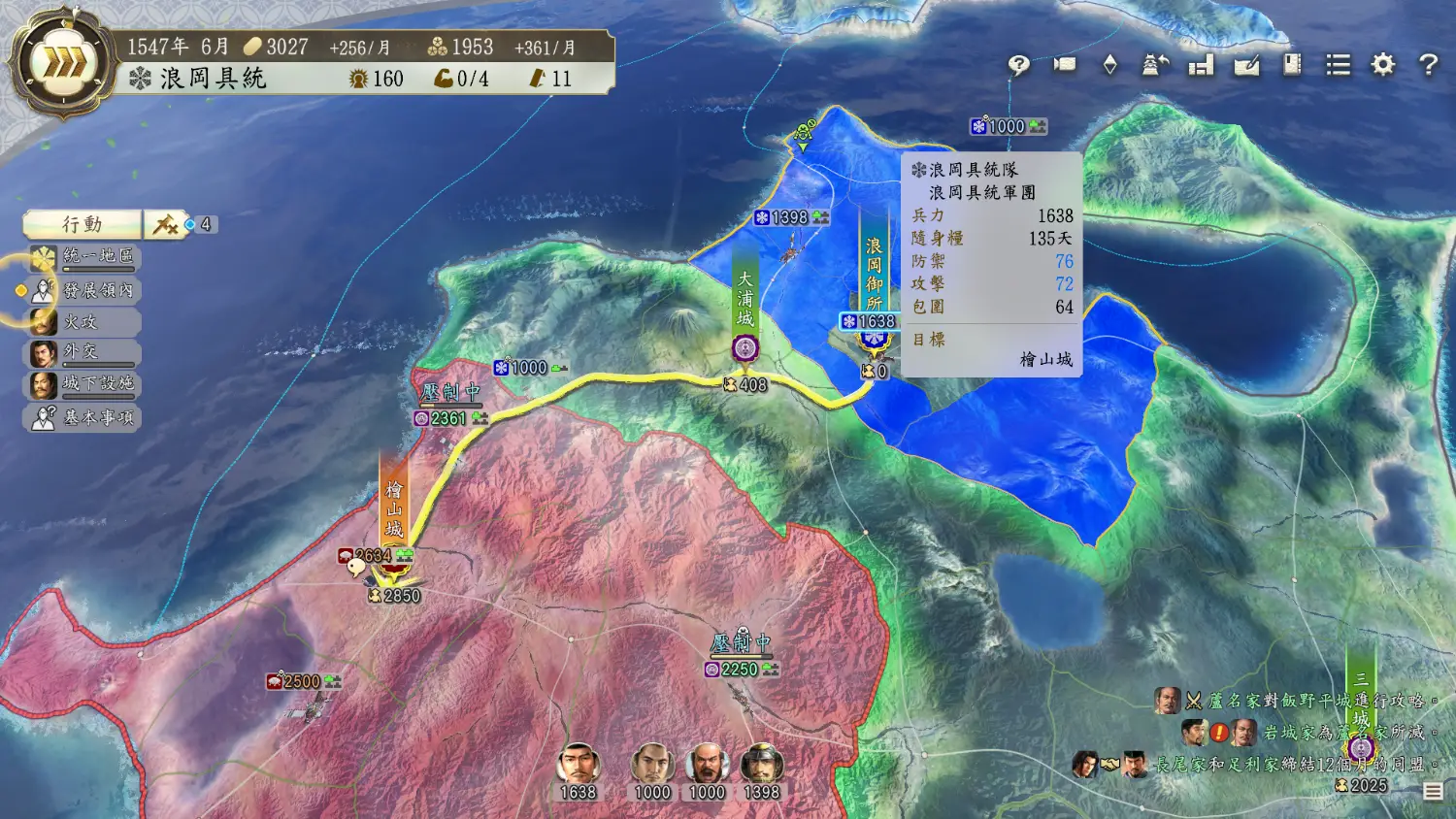Screen dimensions: 1456x819
Task: Select the crossed hammers construction button
Action: 165,225
